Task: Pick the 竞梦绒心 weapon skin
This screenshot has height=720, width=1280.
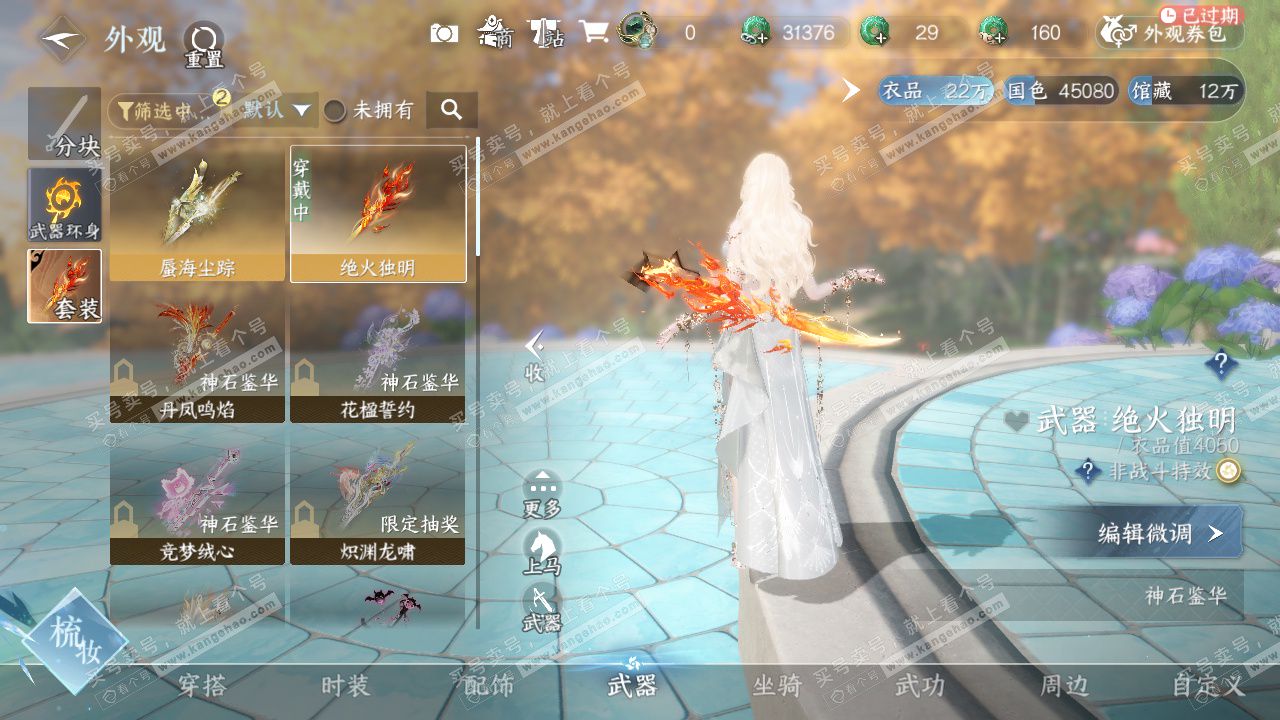Action: pyautogui.click(x=197, y=498)
